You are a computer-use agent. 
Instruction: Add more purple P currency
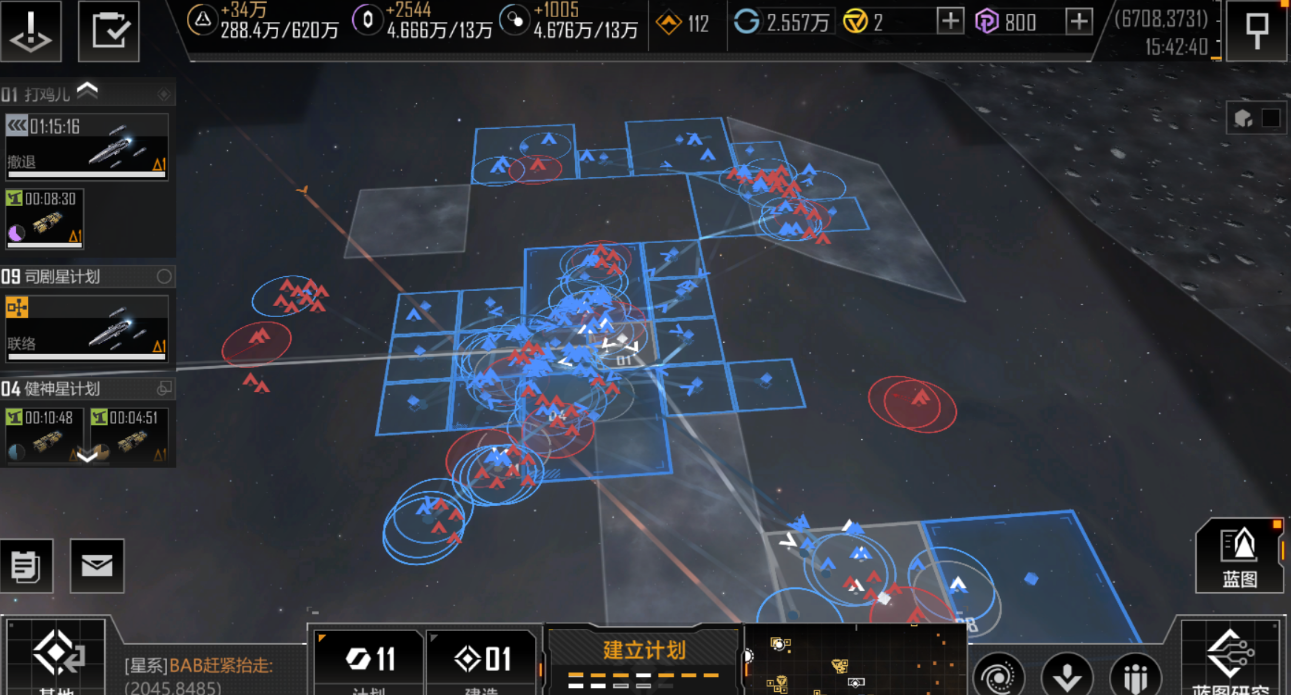(1078, 21)
